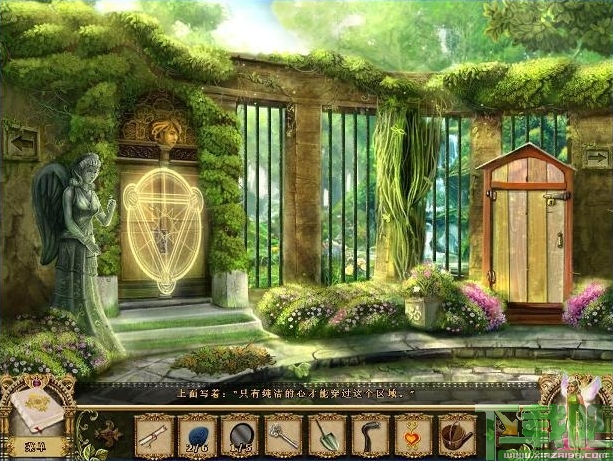Go through the left arrow sign
The height and width of the screenshot is (461, 613).
point(21,142)
